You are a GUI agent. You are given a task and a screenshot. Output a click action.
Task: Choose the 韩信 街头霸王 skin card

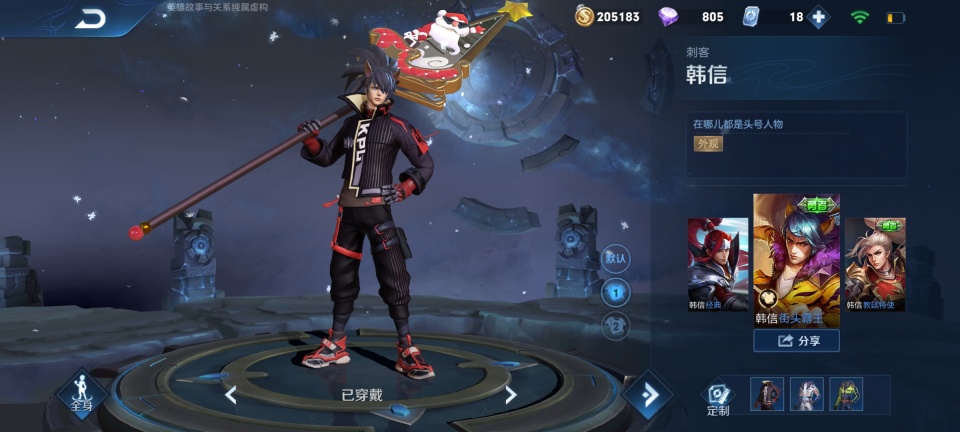(x=796, y=260)
